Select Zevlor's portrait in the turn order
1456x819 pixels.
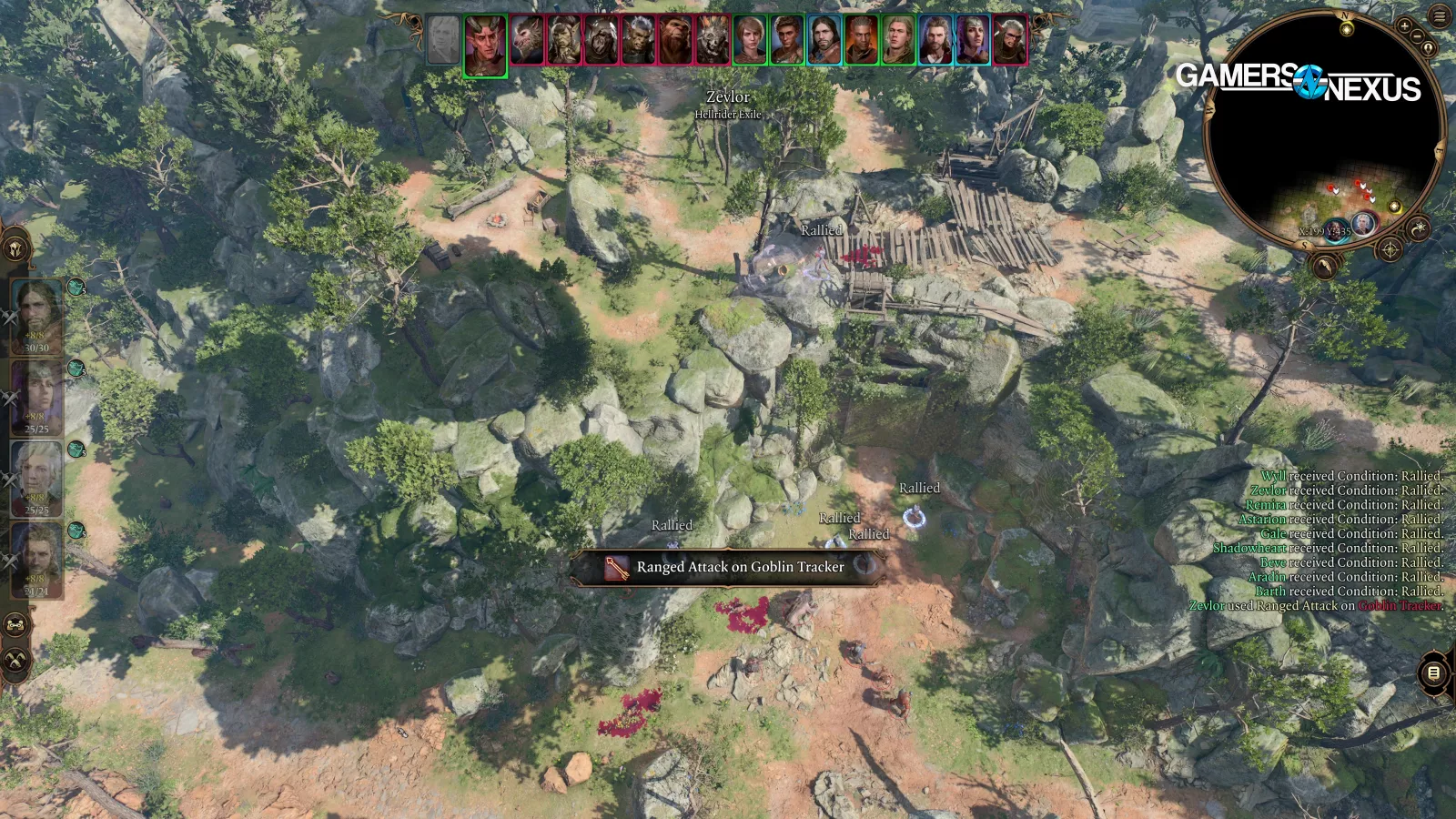pyautogui.click(x=485, y=44)
